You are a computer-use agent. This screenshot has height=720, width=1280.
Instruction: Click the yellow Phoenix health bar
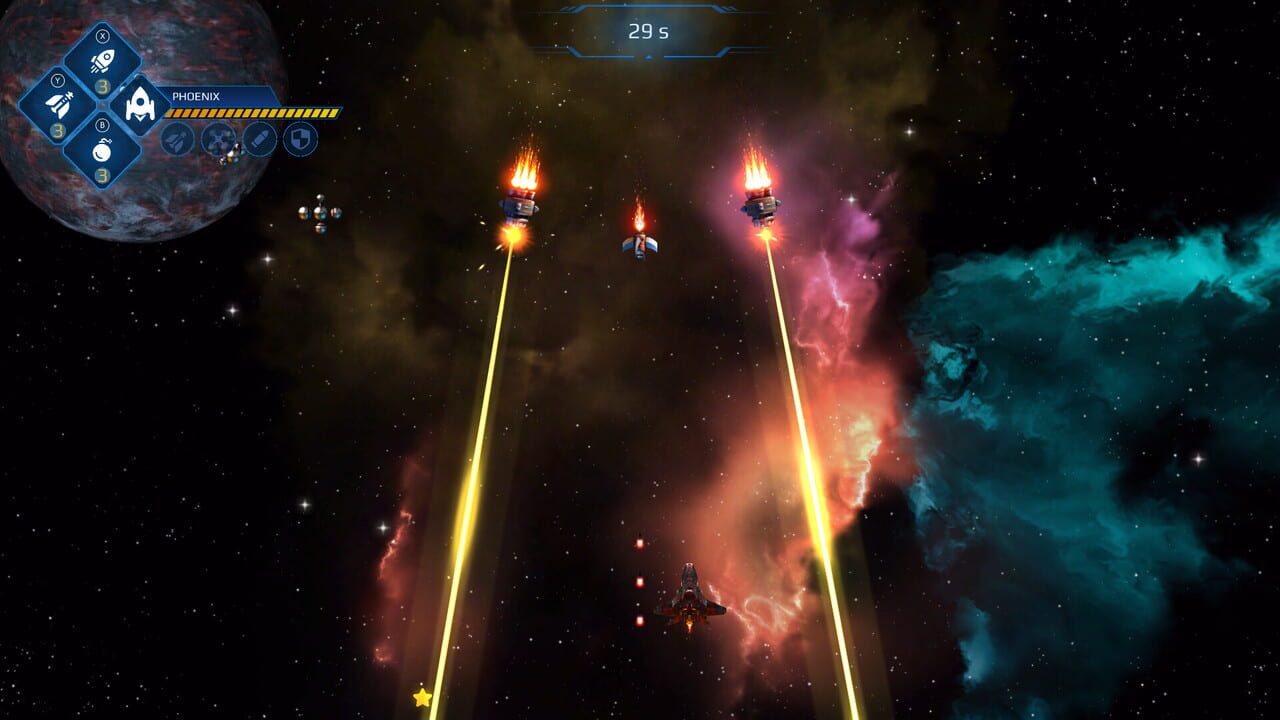point(250,111)
